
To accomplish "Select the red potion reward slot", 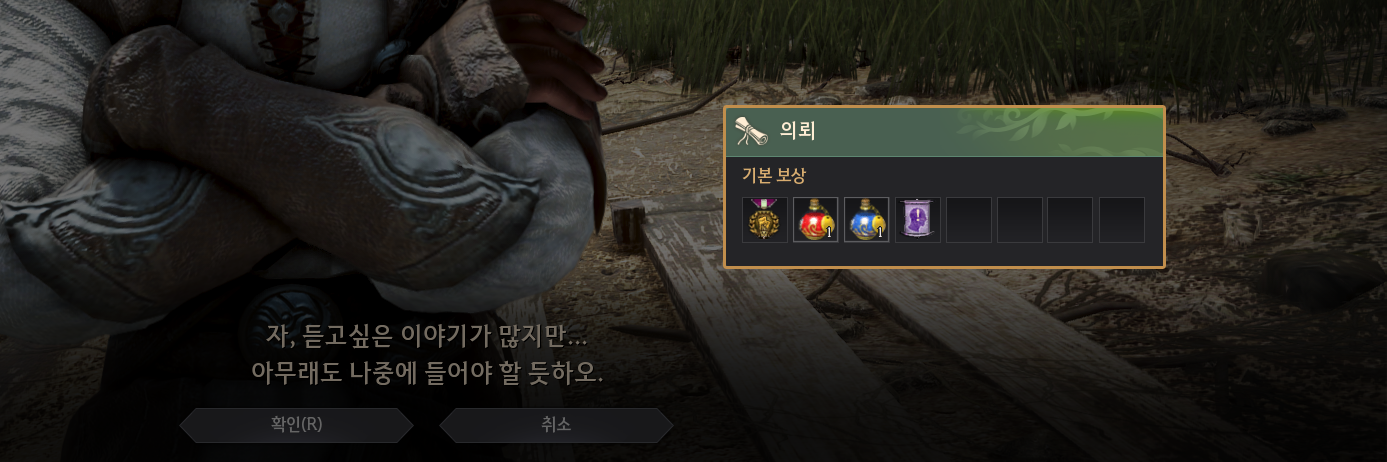I will coord(816,220).
